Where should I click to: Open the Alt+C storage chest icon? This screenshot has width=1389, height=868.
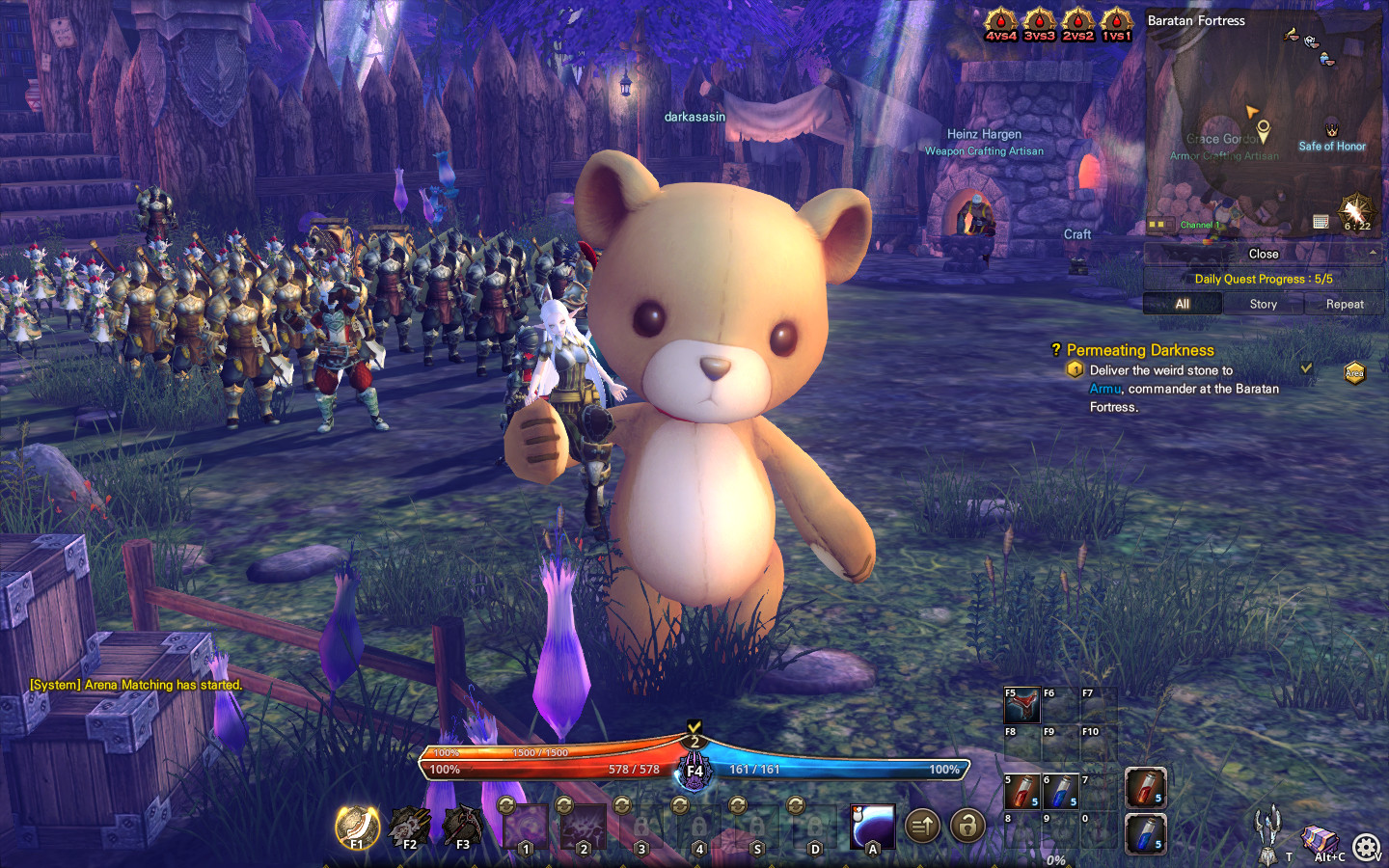(1318, 839)
